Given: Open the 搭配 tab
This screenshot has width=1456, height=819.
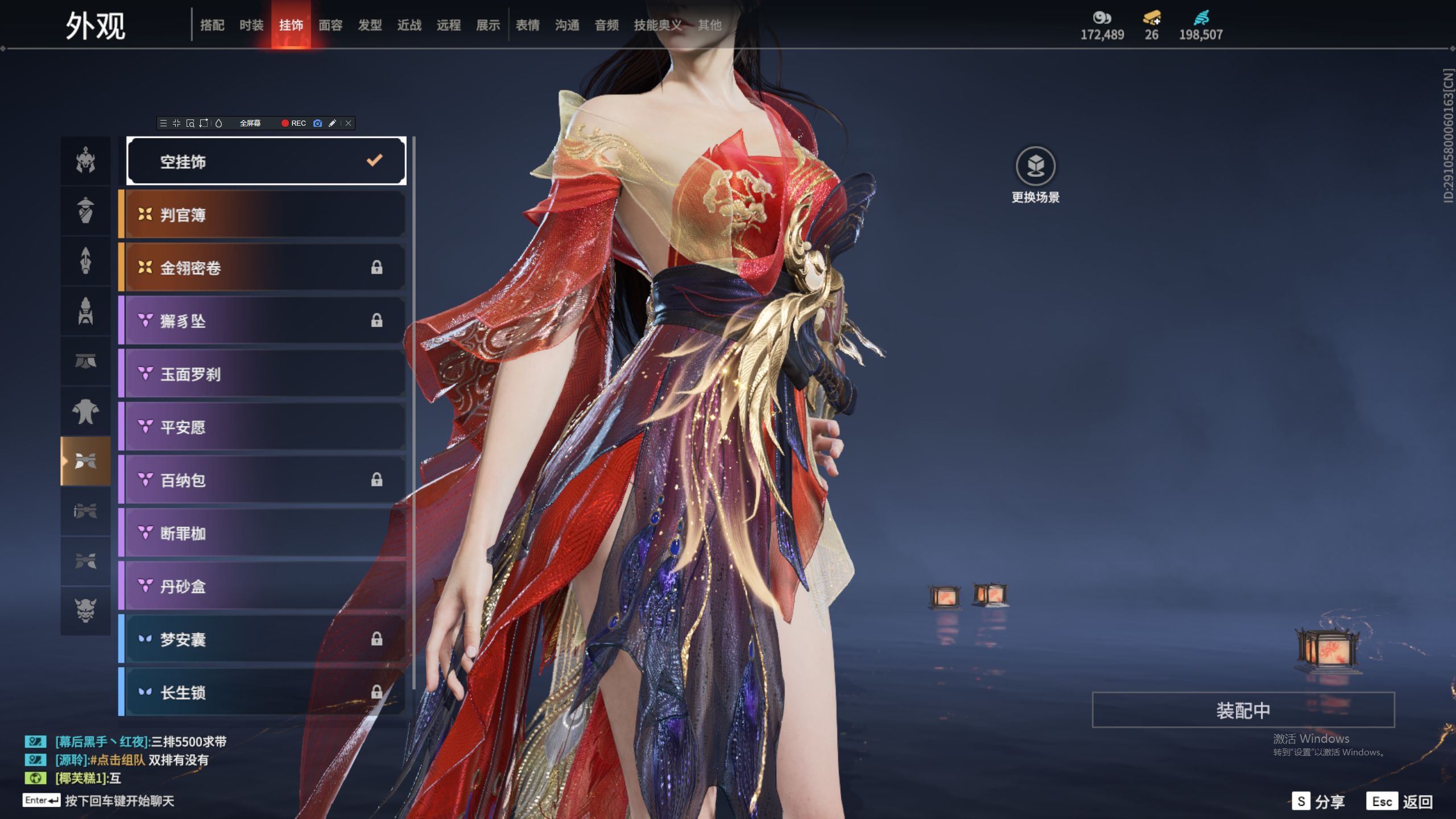Looking at the screenshot, I should pyautogui.click(x=212, y=25).
